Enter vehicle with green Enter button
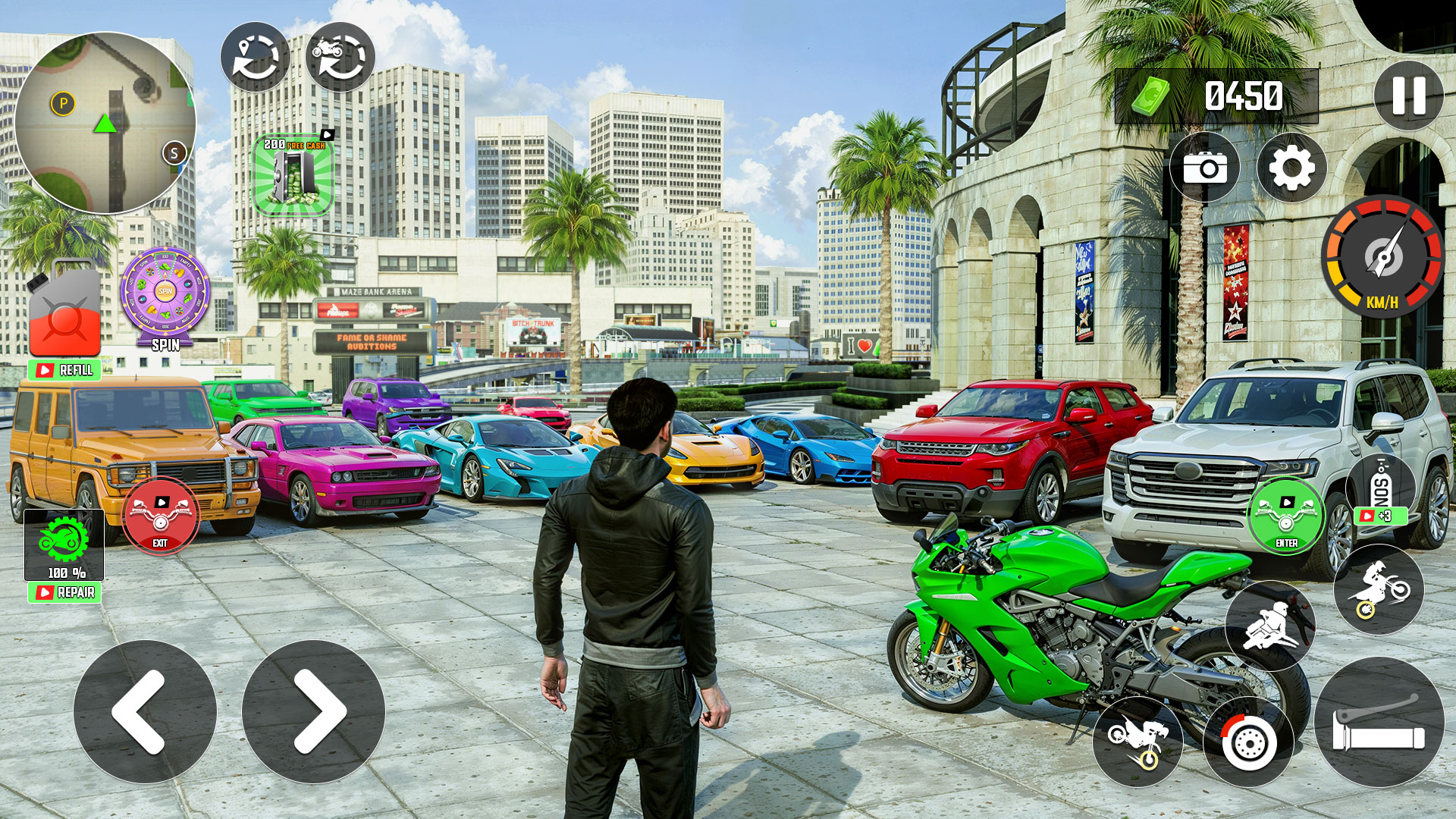This screenshot has width=1456, height=819. point(1286,516)
